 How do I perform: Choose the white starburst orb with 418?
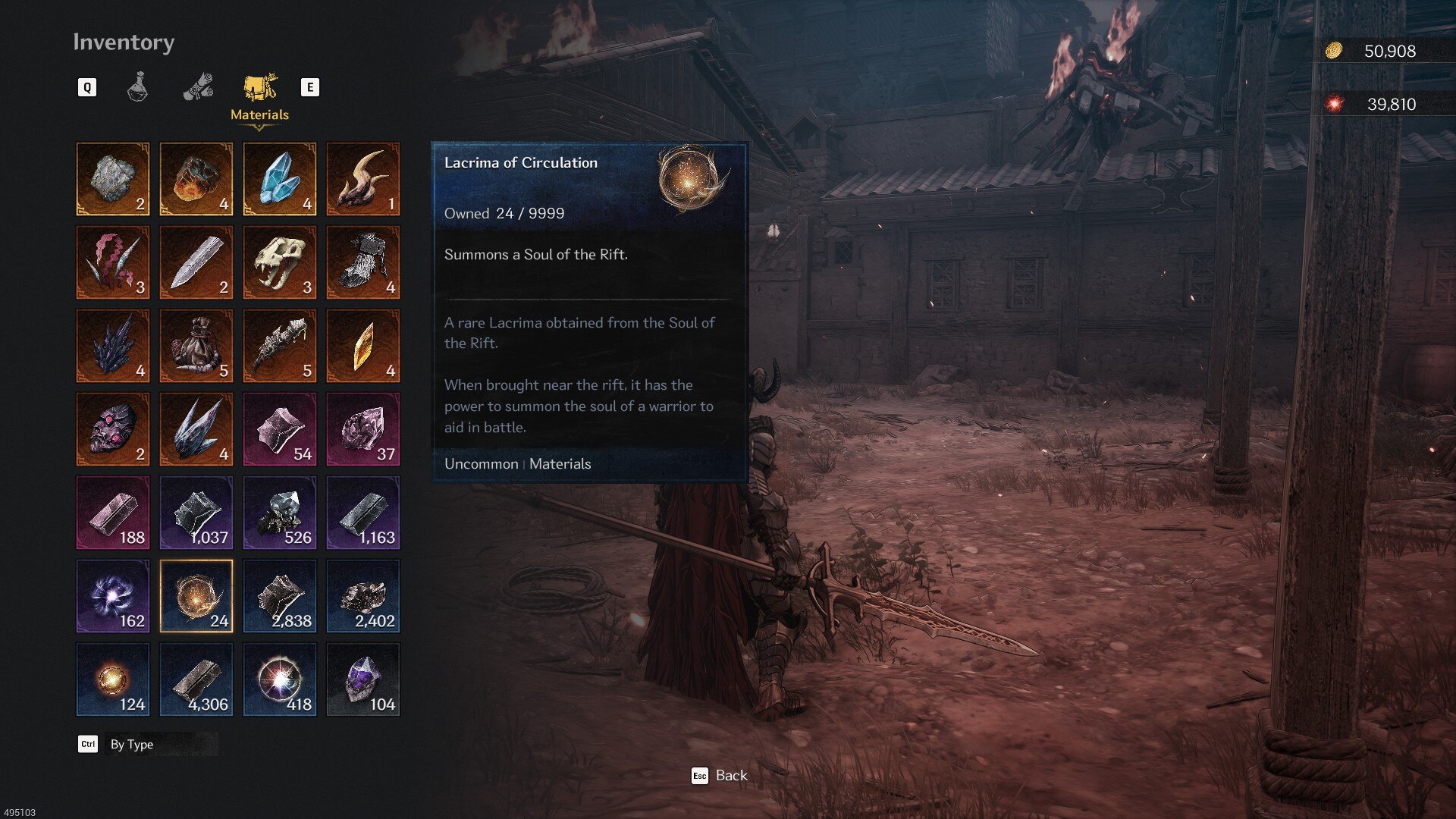(280, 679)
